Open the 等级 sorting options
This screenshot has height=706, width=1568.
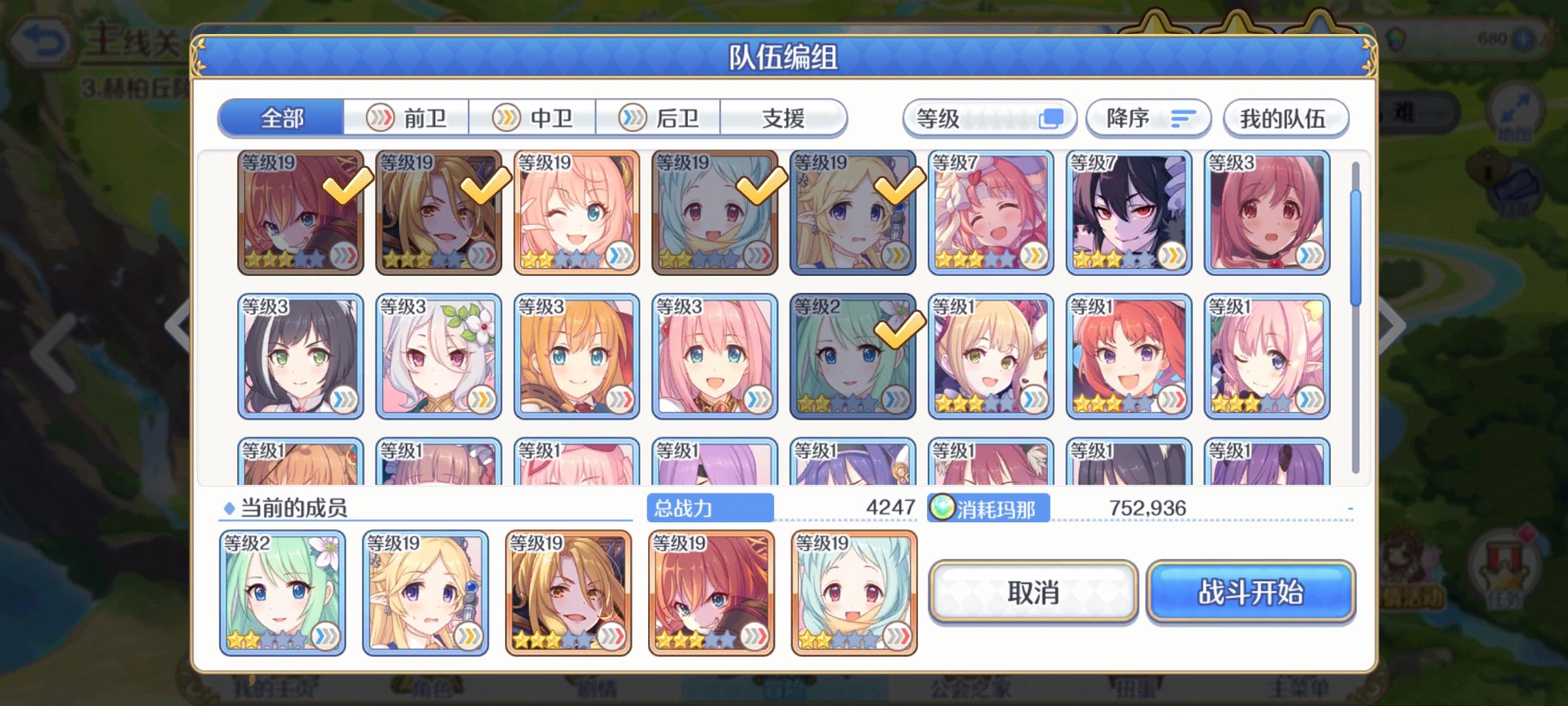[988, 118]
